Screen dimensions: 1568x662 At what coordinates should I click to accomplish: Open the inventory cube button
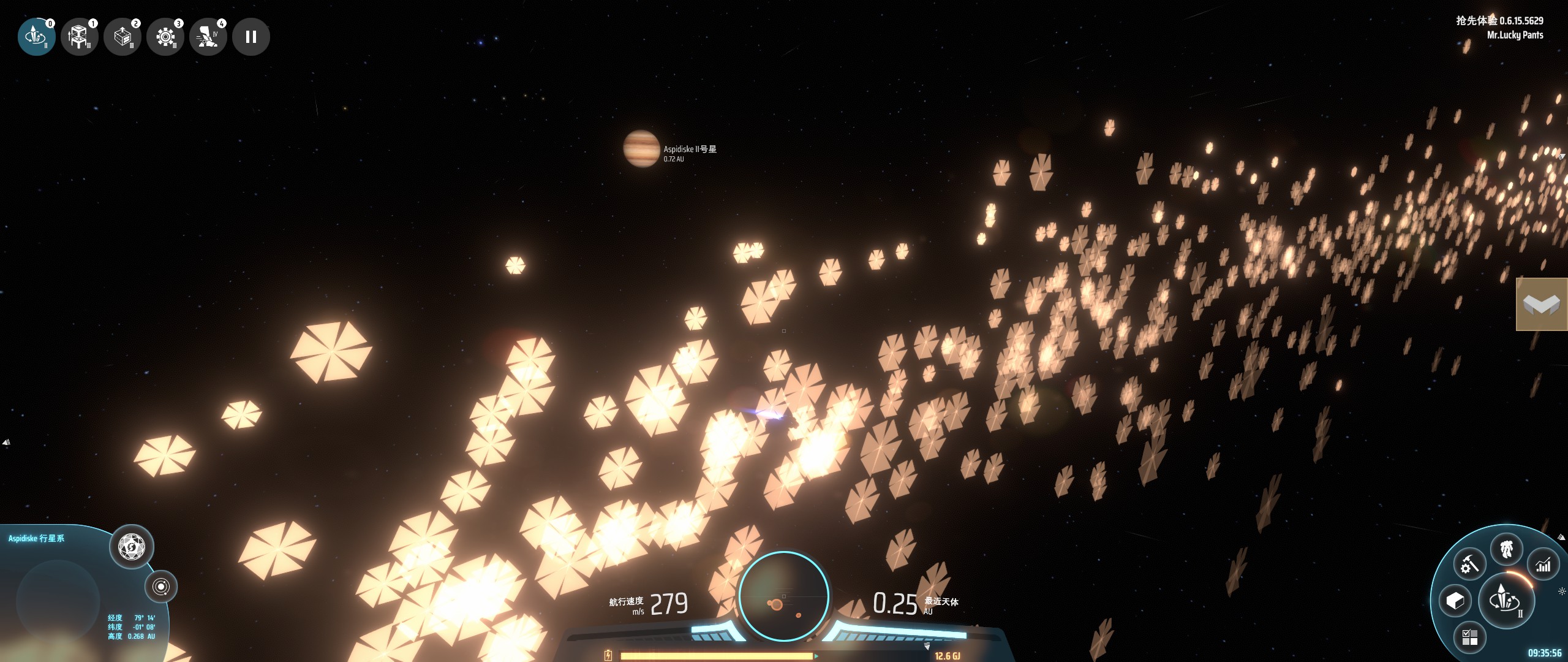(x=1455, y=601)
